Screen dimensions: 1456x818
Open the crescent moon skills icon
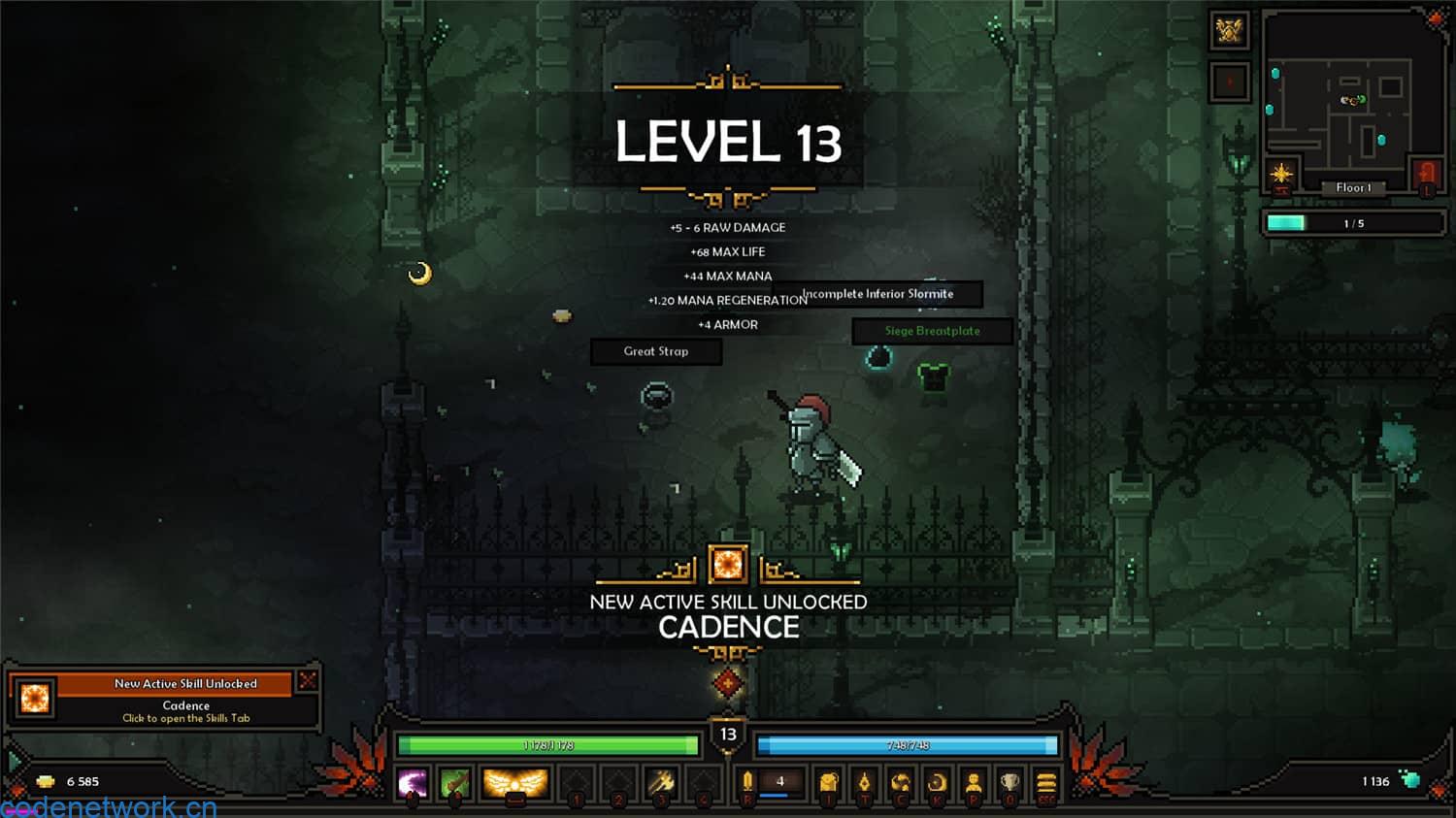point(937,782)
